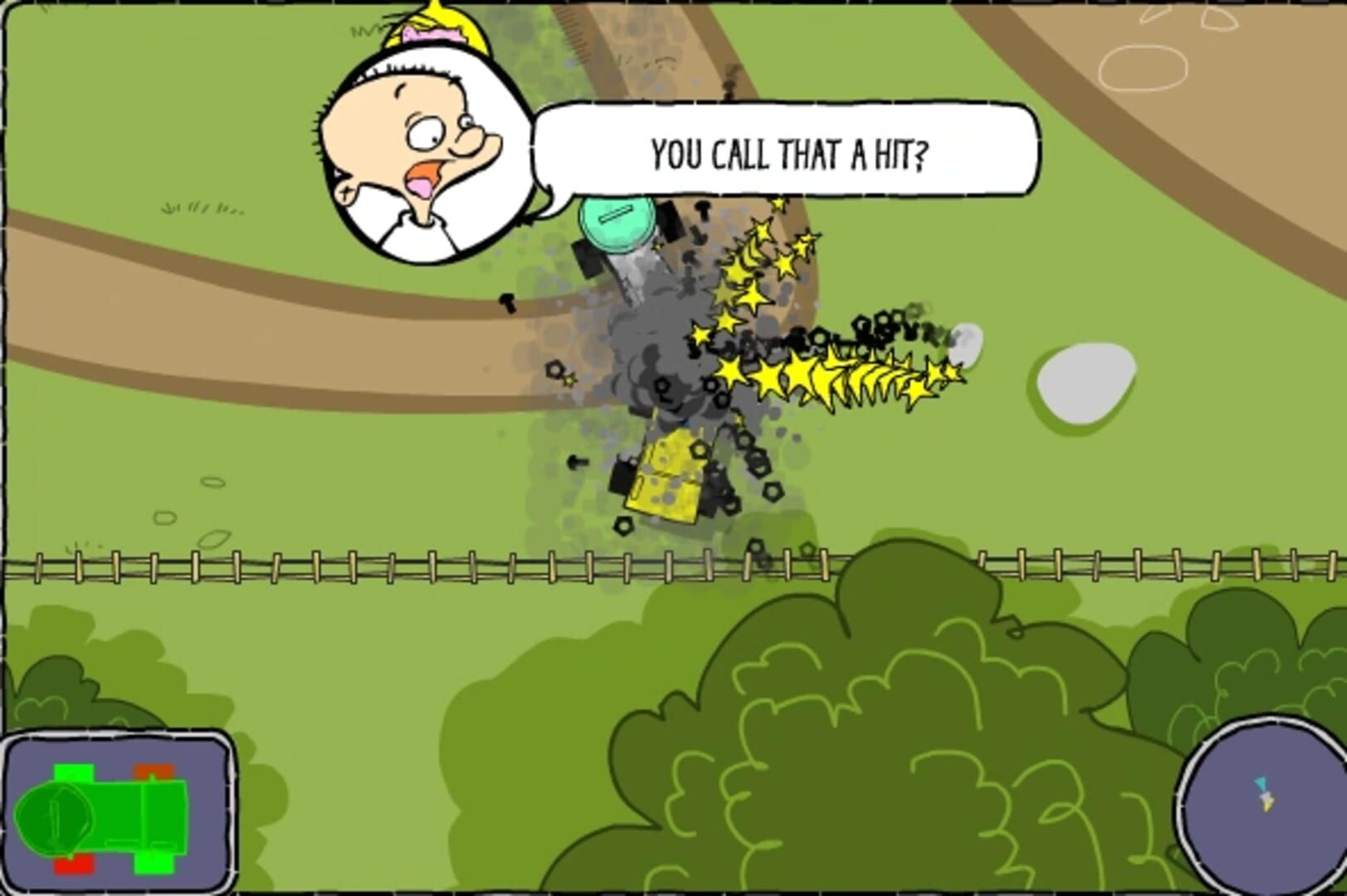Screen dimensions: 1347x896
Task: Click the teal hay bale cargo icon
Action: (617, 222)
